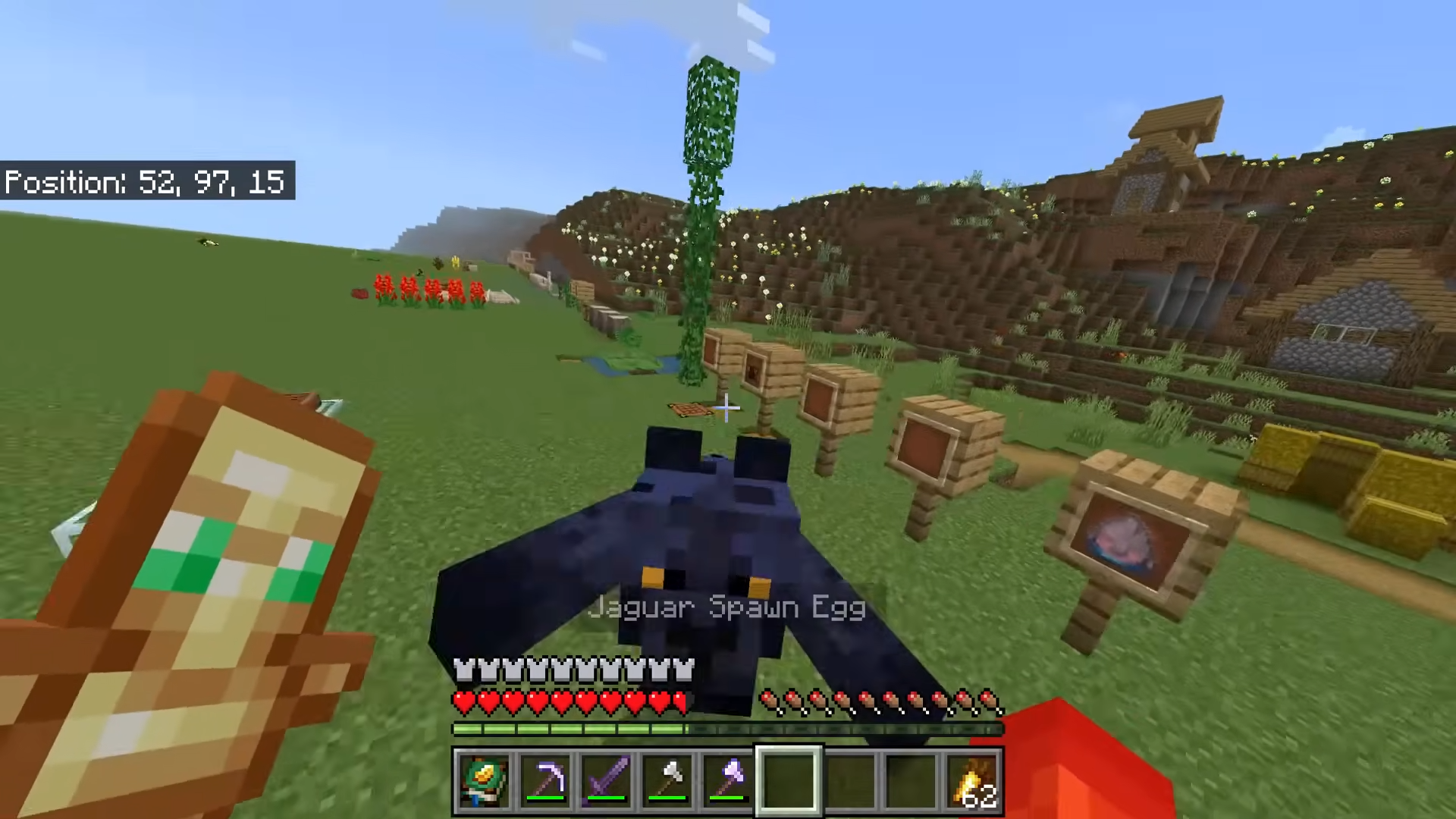Click the Jaguar Spawn Egg tooltip text

(726, 607)
